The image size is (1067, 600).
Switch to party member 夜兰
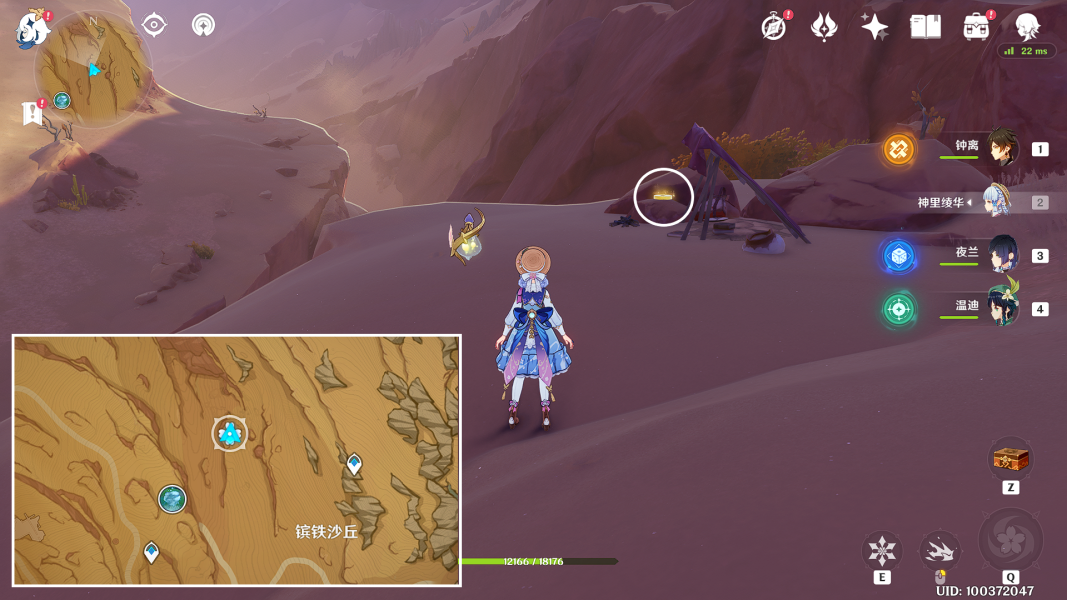point(1001,254)
